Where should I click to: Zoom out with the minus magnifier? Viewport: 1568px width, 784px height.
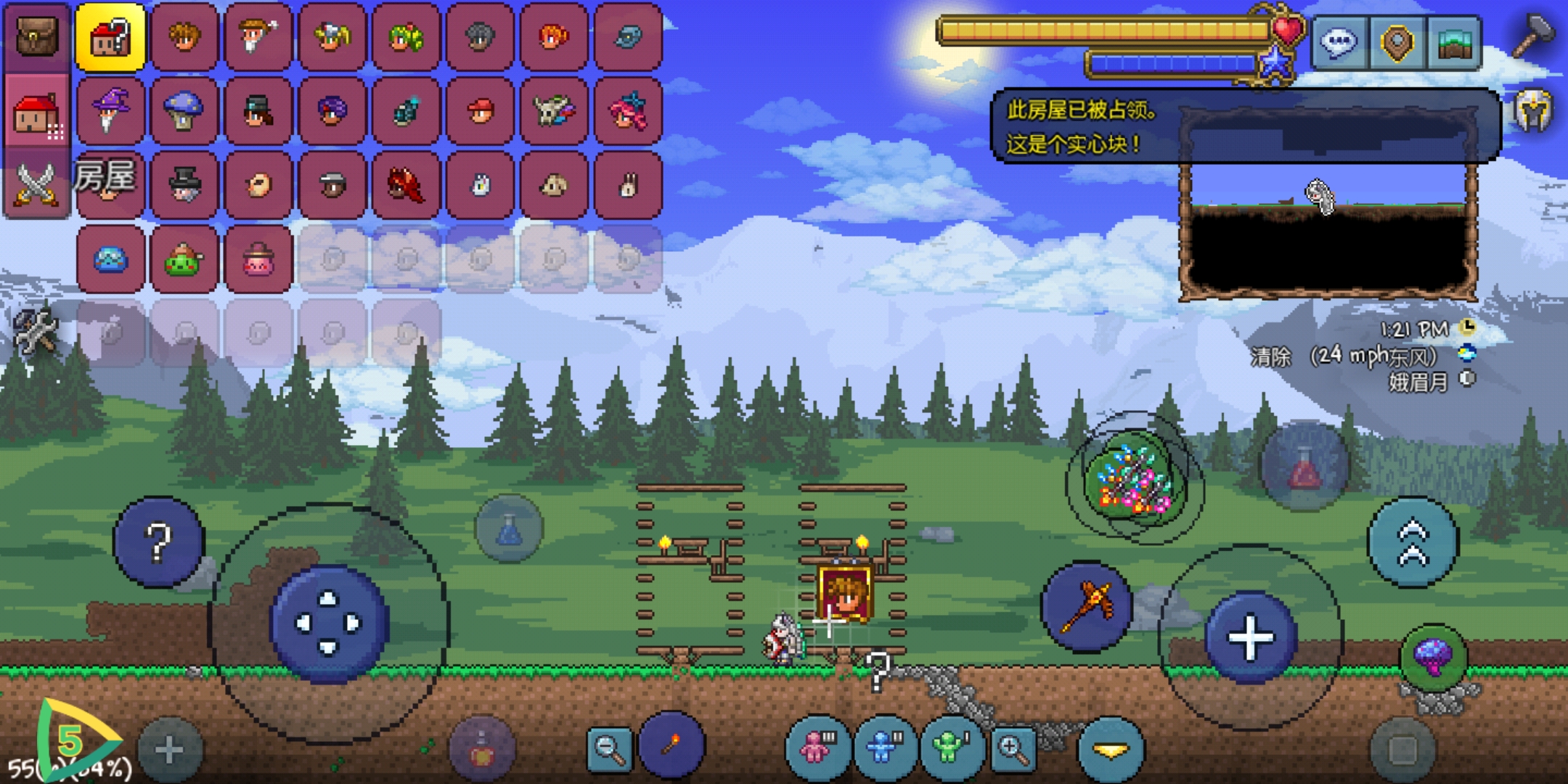tap(609, 748)
